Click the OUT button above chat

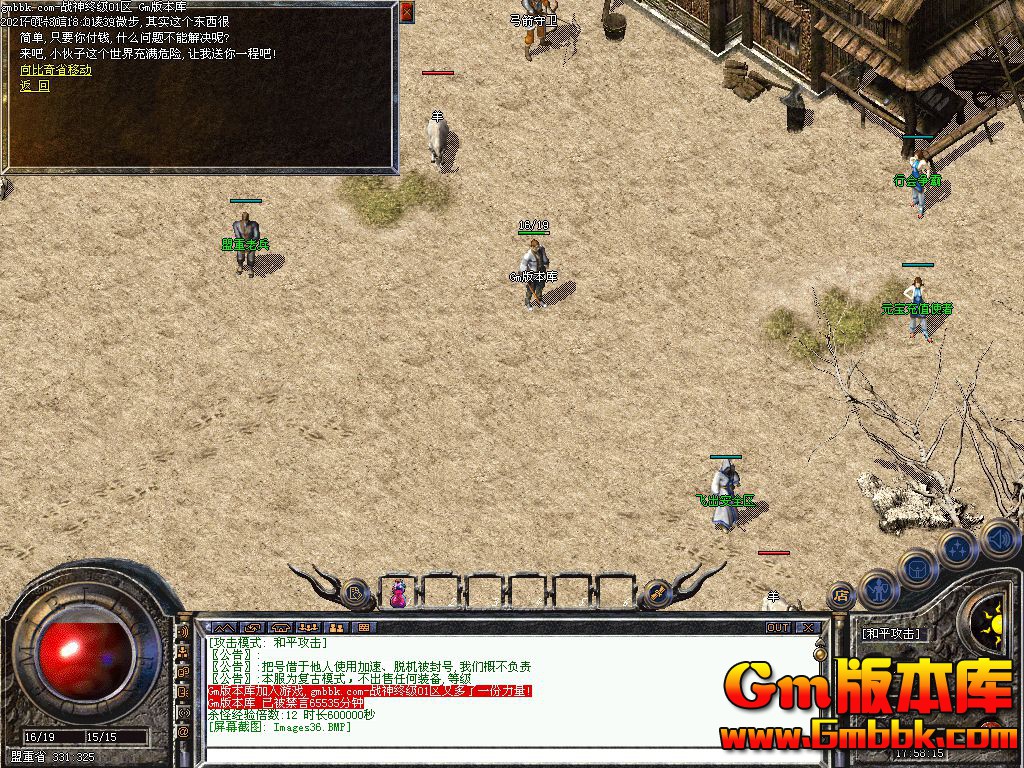tap(778, 627)
